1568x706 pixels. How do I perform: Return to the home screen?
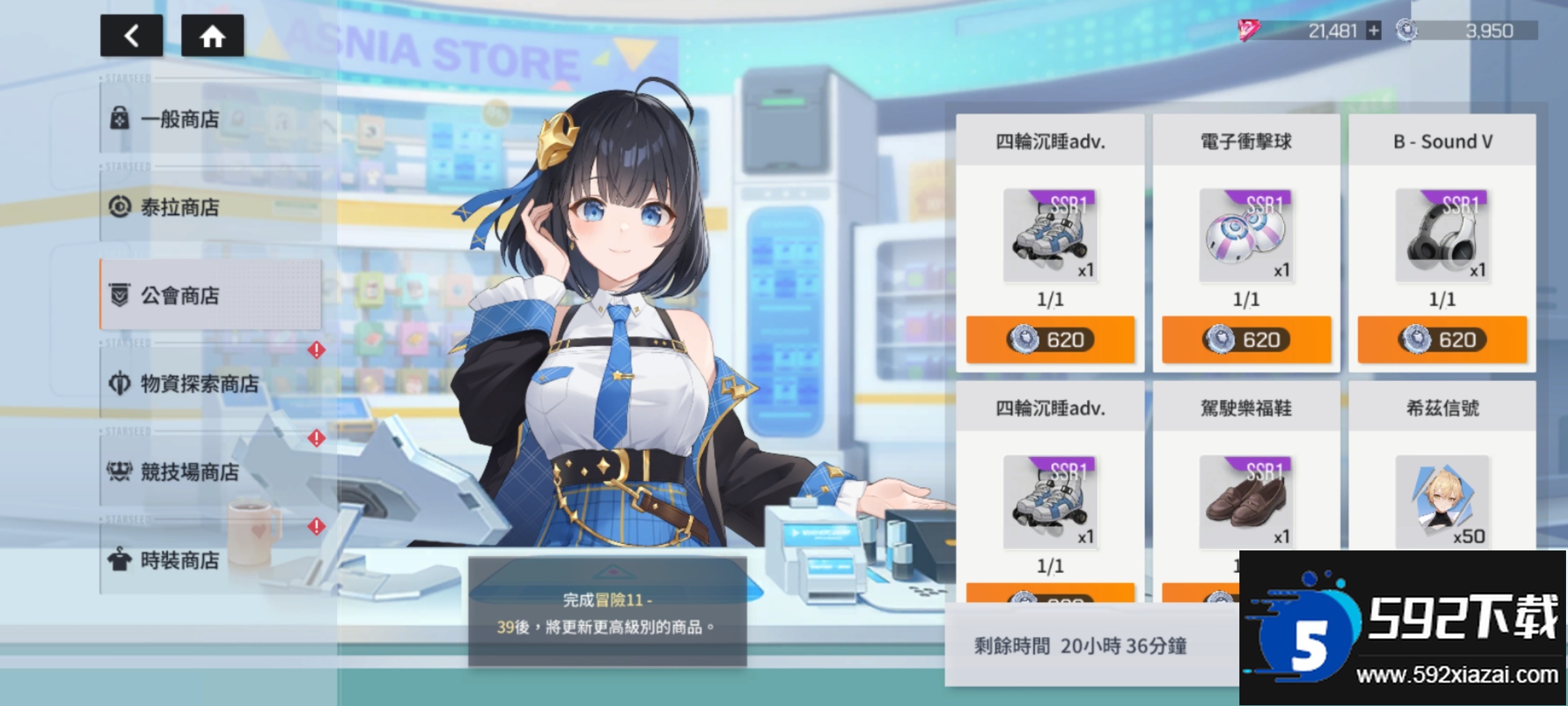(212, 36)
